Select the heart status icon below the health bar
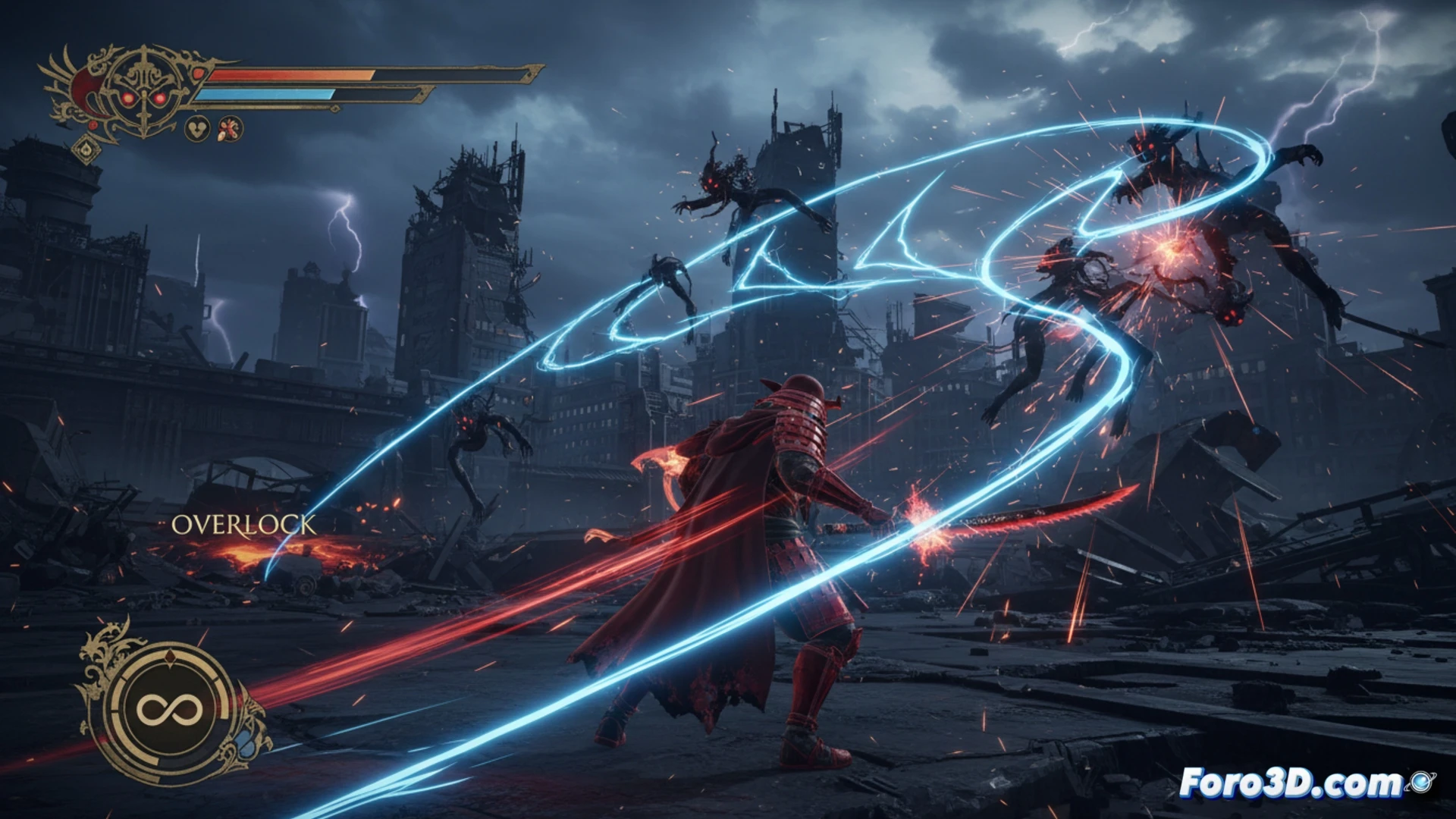 tap(197, 128)
